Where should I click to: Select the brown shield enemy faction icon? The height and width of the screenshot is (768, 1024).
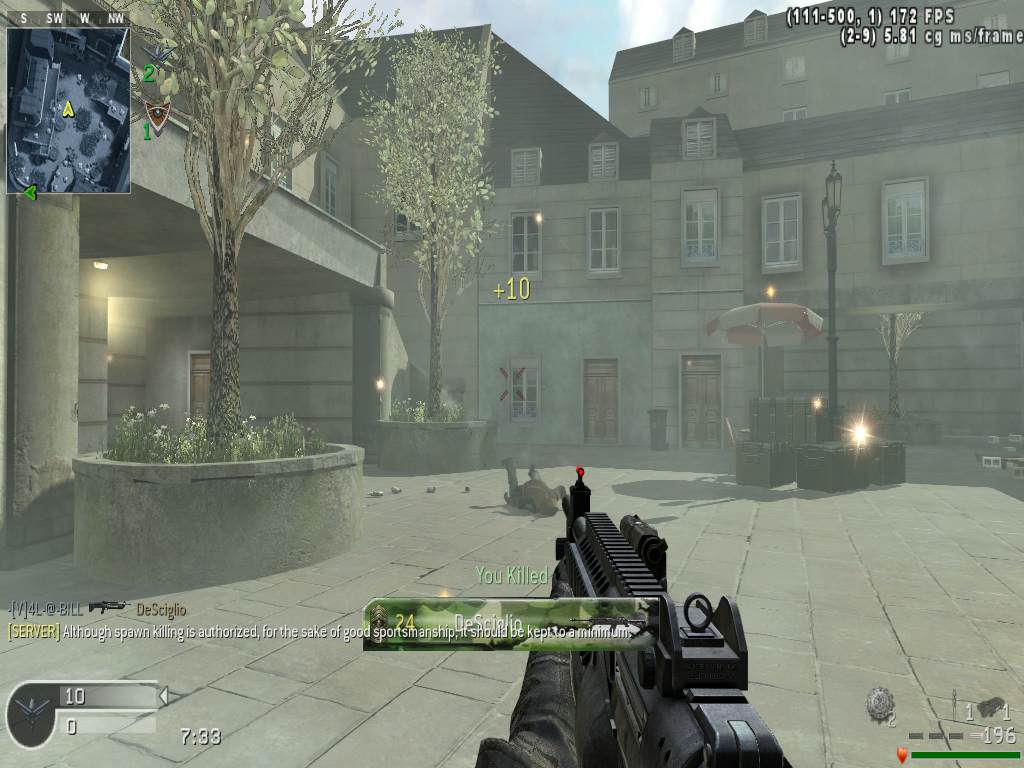pyautogui.click(x=158, y=113)
